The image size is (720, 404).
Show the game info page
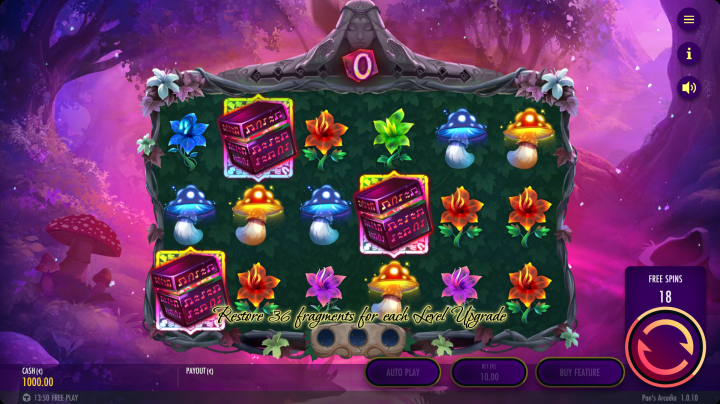tap(688, 53)
